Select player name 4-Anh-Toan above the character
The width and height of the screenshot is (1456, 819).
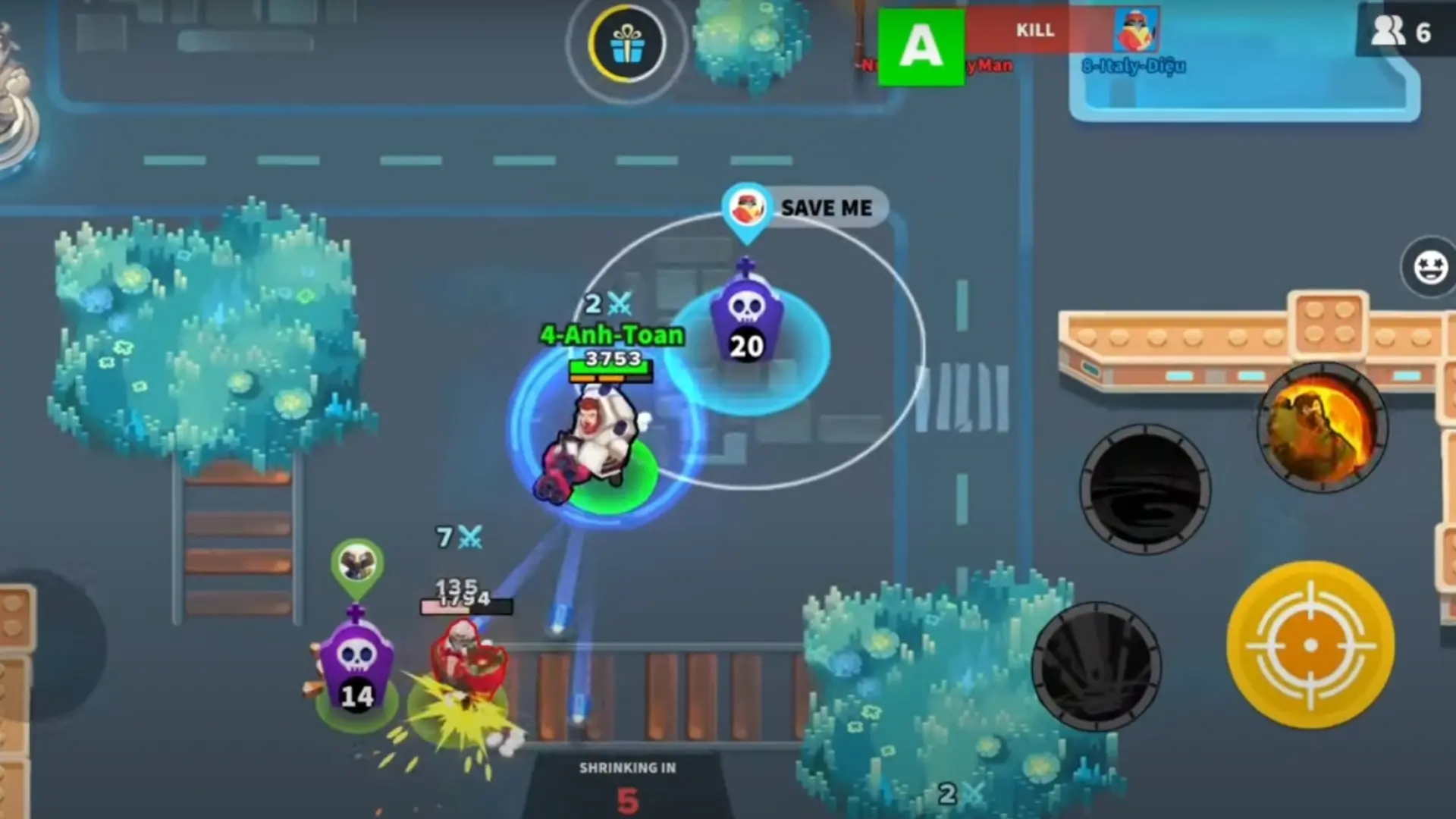610,335
